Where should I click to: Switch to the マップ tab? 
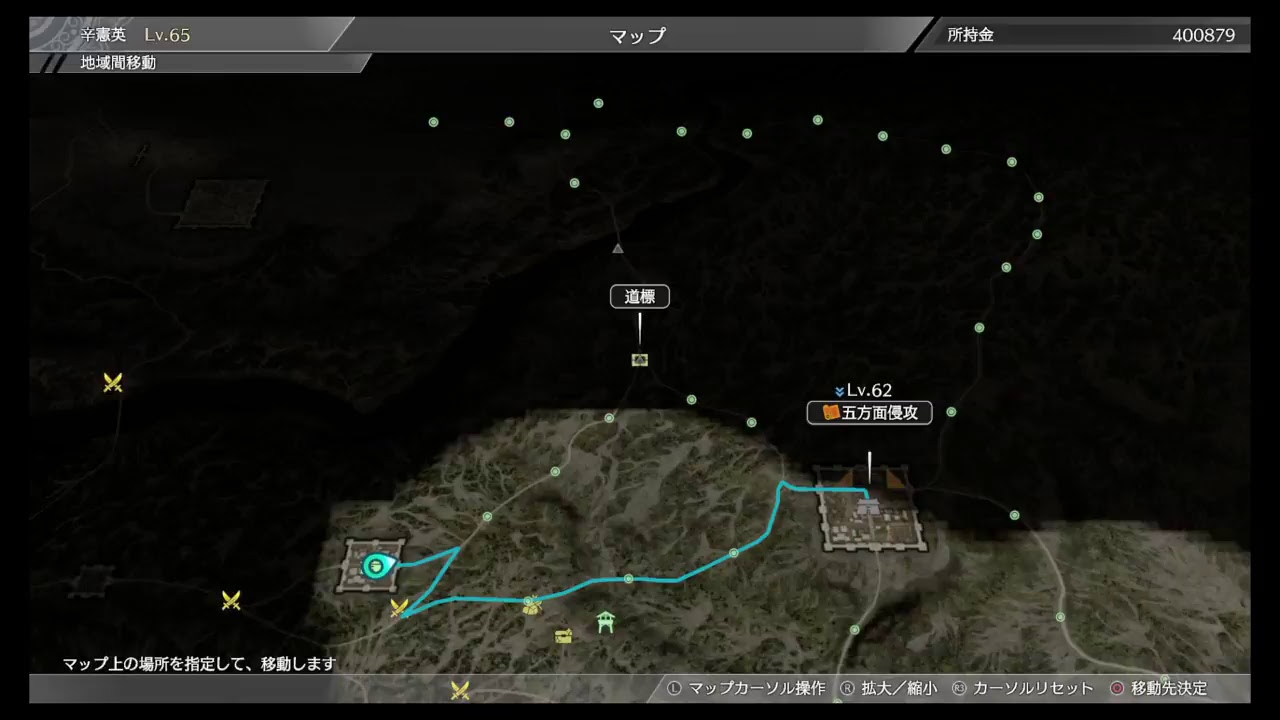coord(638,33)
